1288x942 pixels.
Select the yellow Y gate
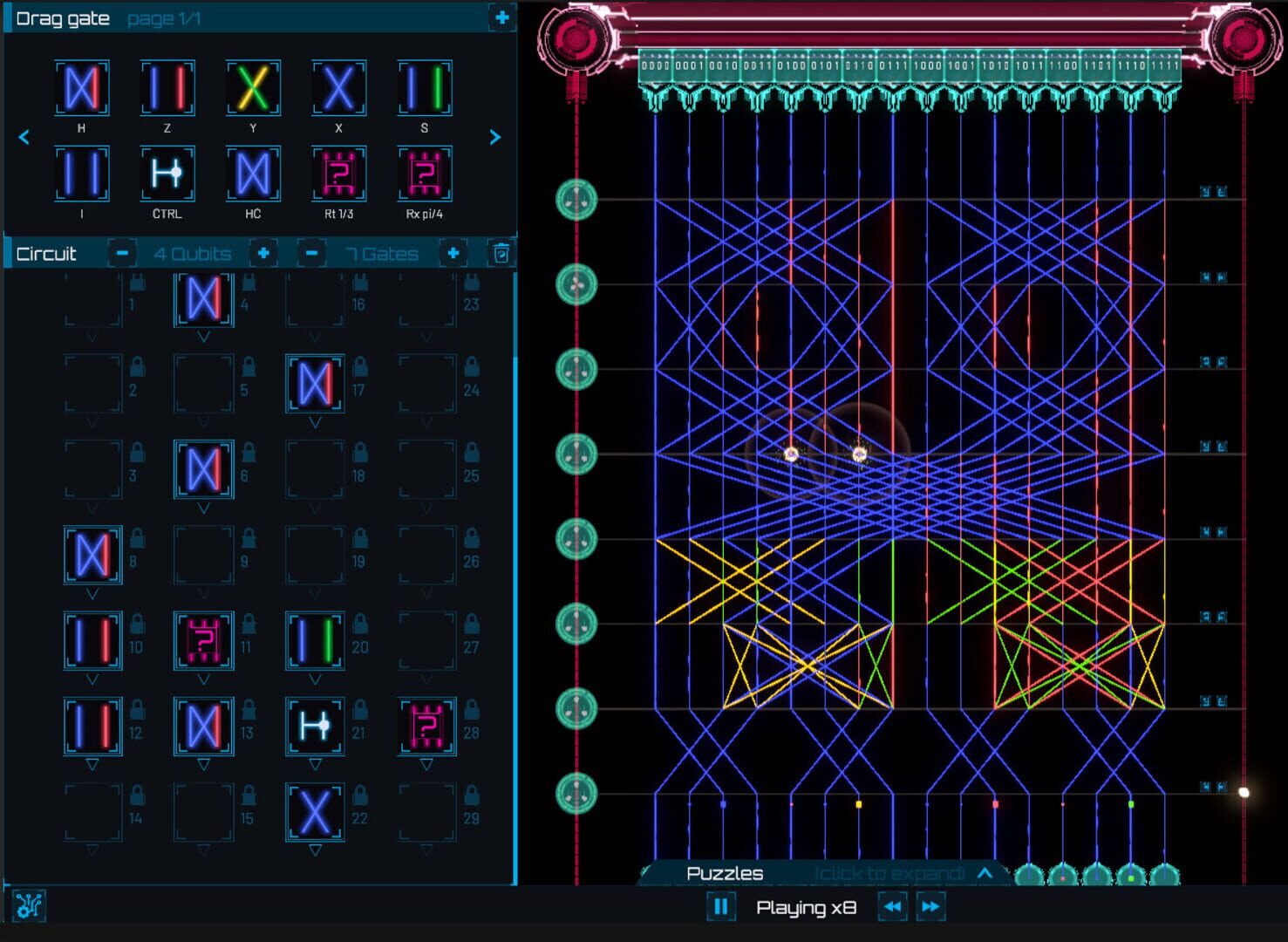point(252,87)
